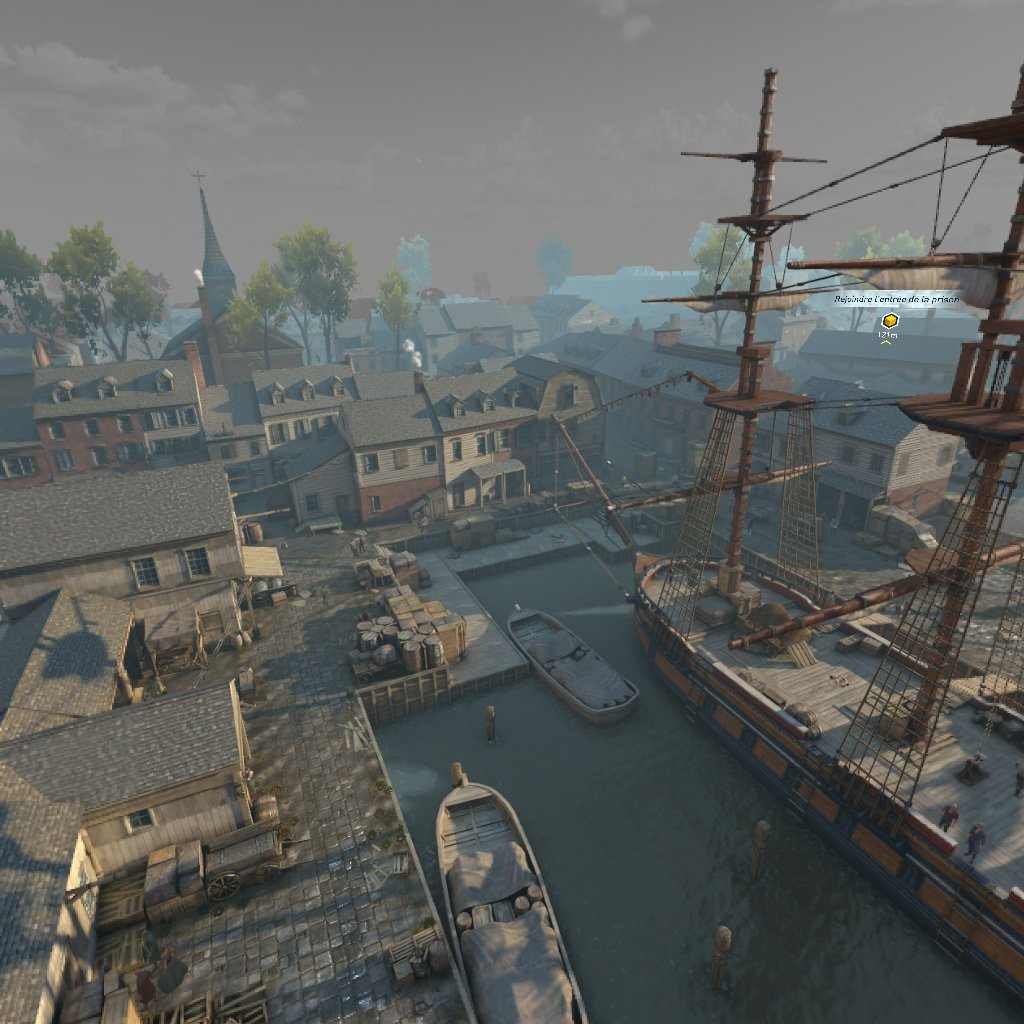This screenshot has height=1024, width=1024.
Task: Click the yellow hexagon objective marker
Action: (889, 321)
